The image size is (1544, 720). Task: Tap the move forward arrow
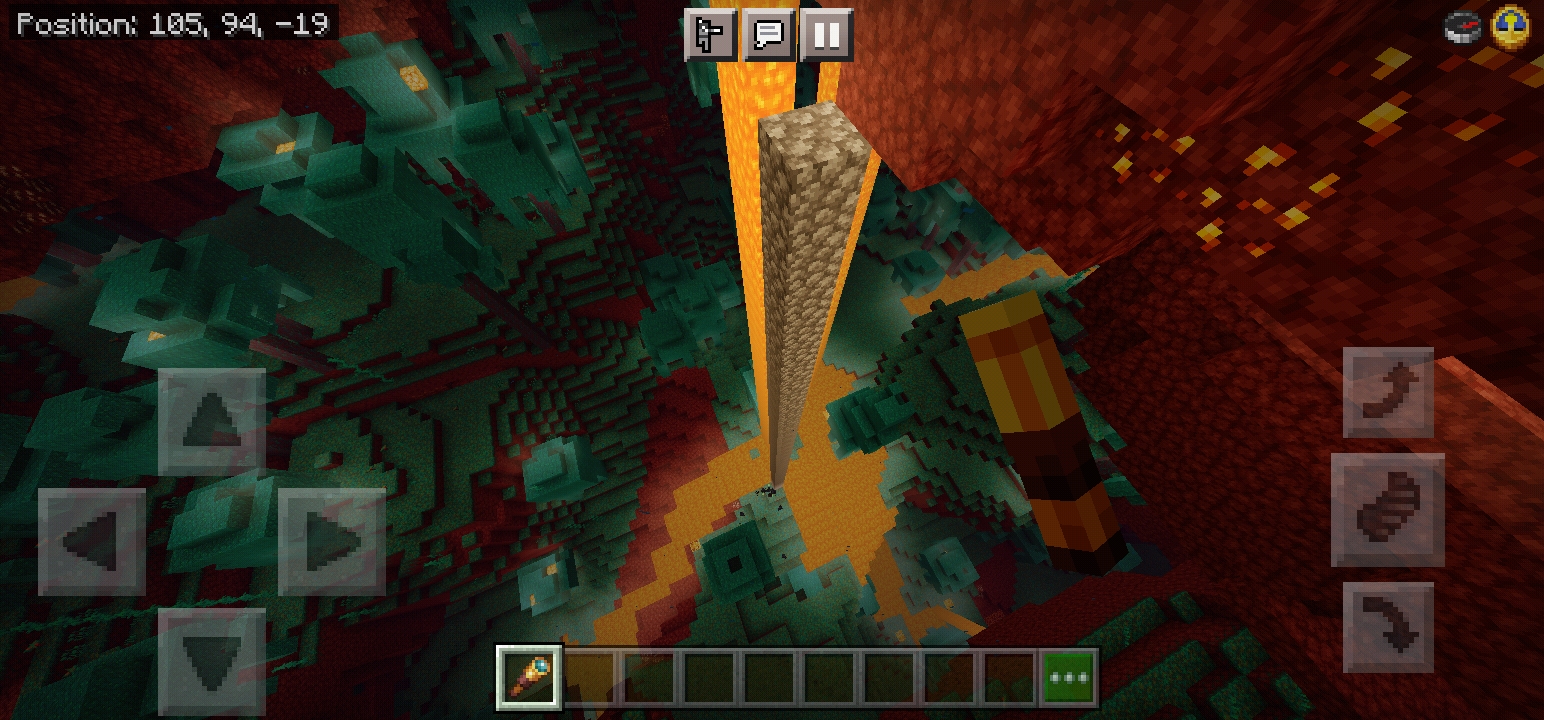[x=212, y=421]
